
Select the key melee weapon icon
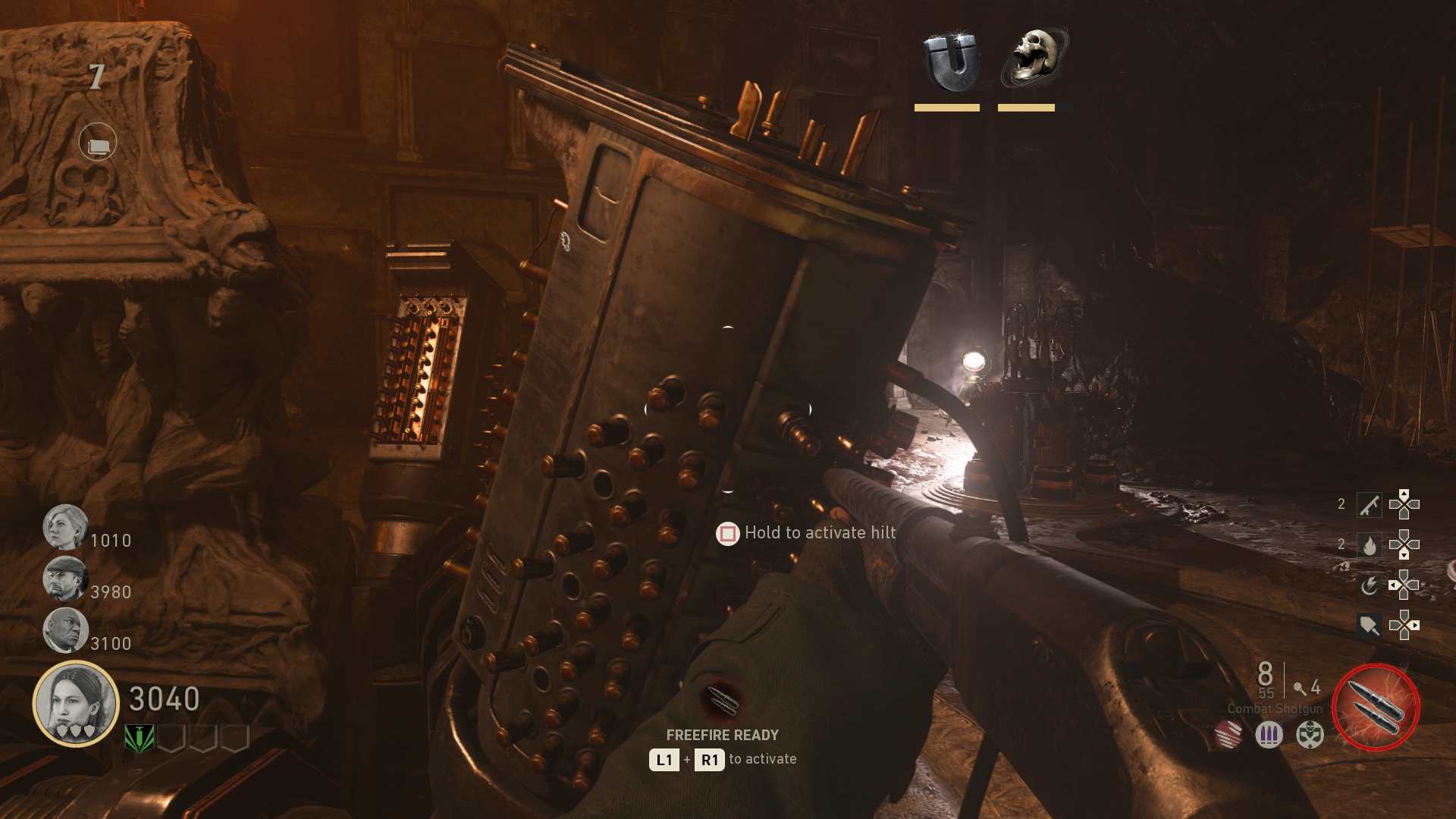point(1370,505)
